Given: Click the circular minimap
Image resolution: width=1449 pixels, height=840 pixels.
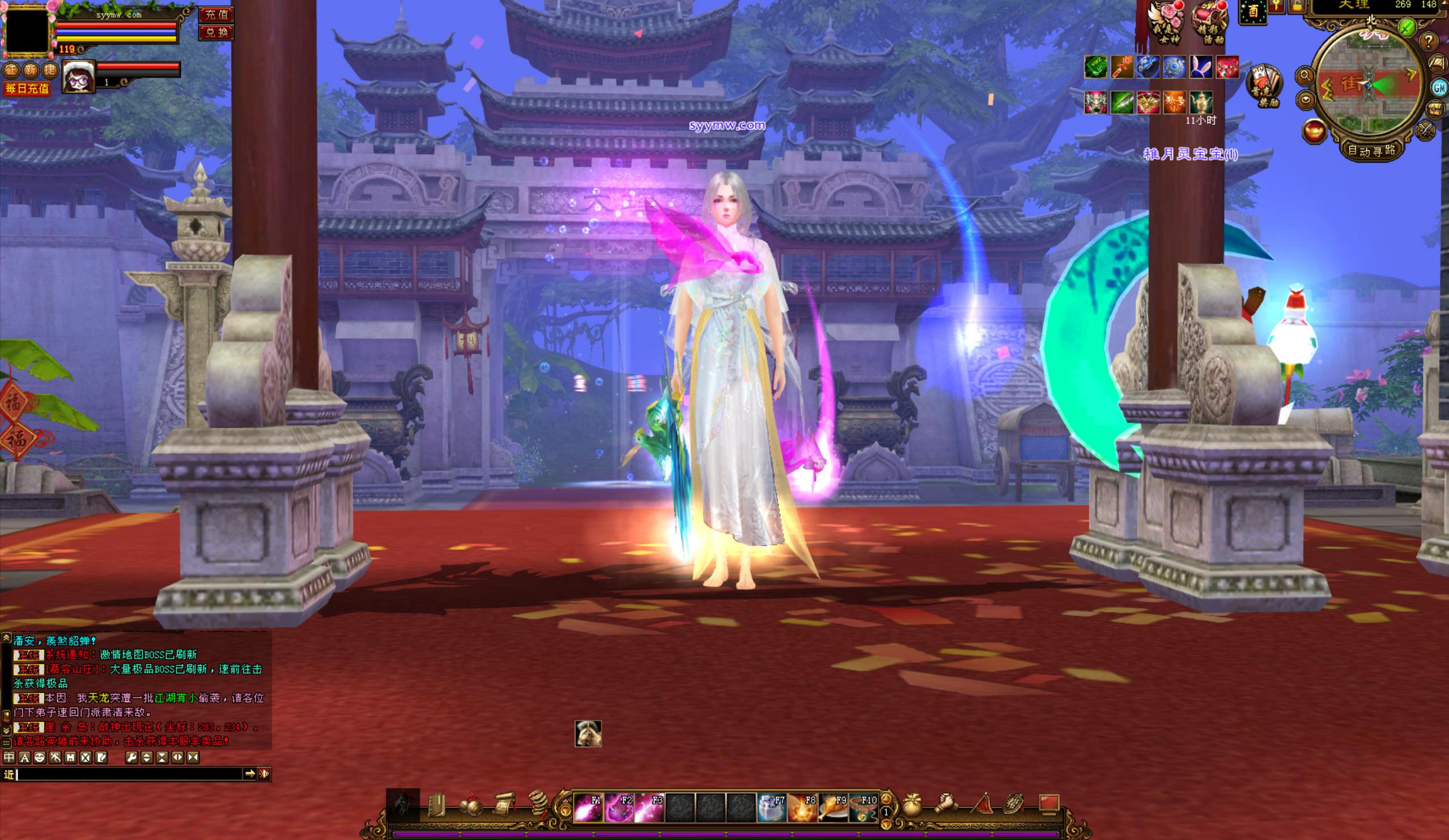Looking at the screenshot, I should click(x=1369, y=86).
